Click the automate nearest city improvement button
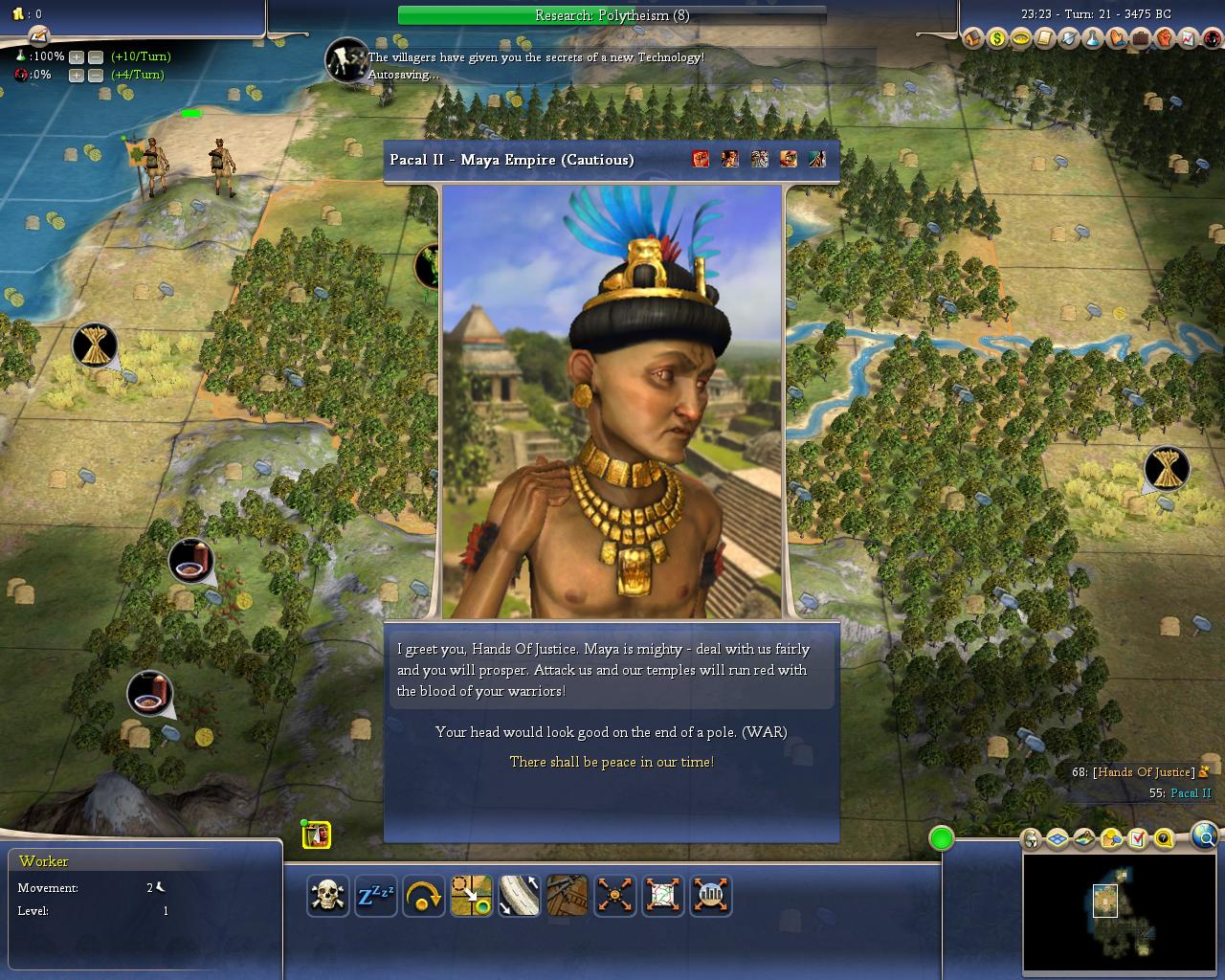This screenshot has width=1225, height=980. tap(711, 896)
